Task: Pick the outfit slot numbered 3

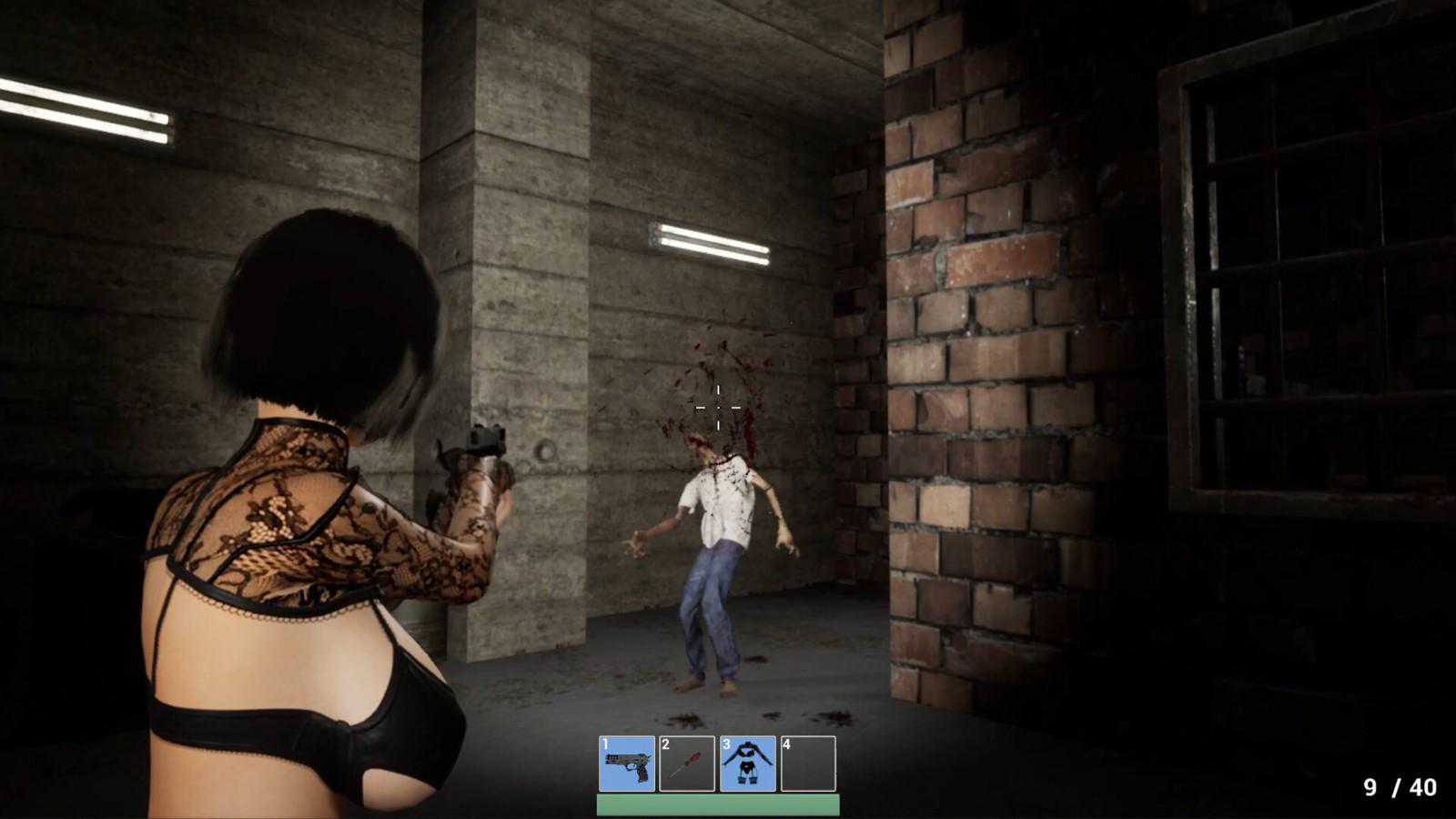Action: tap(748, 763)
